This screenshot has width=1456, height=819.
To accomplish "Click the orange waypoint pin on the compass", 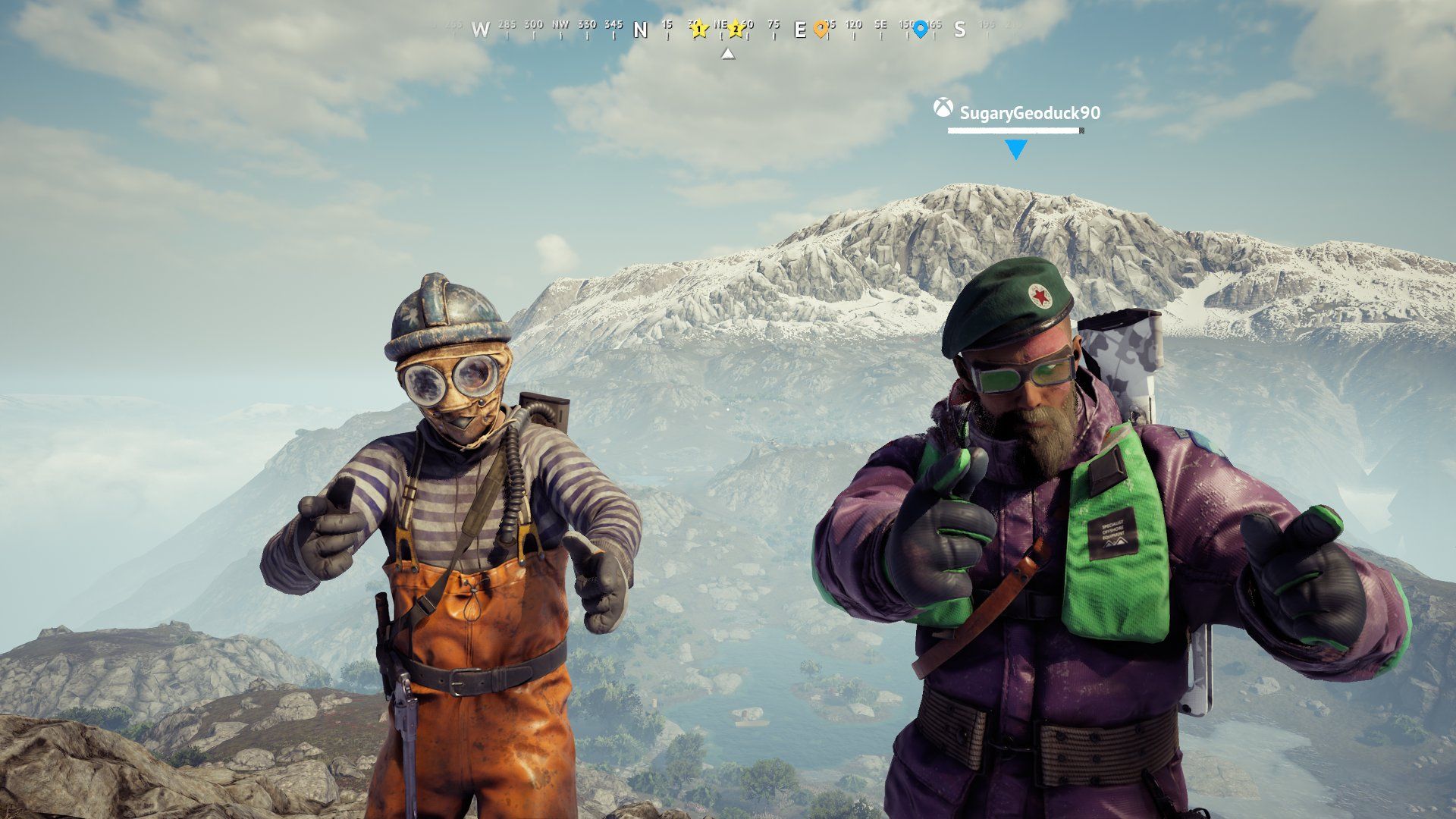I will click(x=821, y=30).
